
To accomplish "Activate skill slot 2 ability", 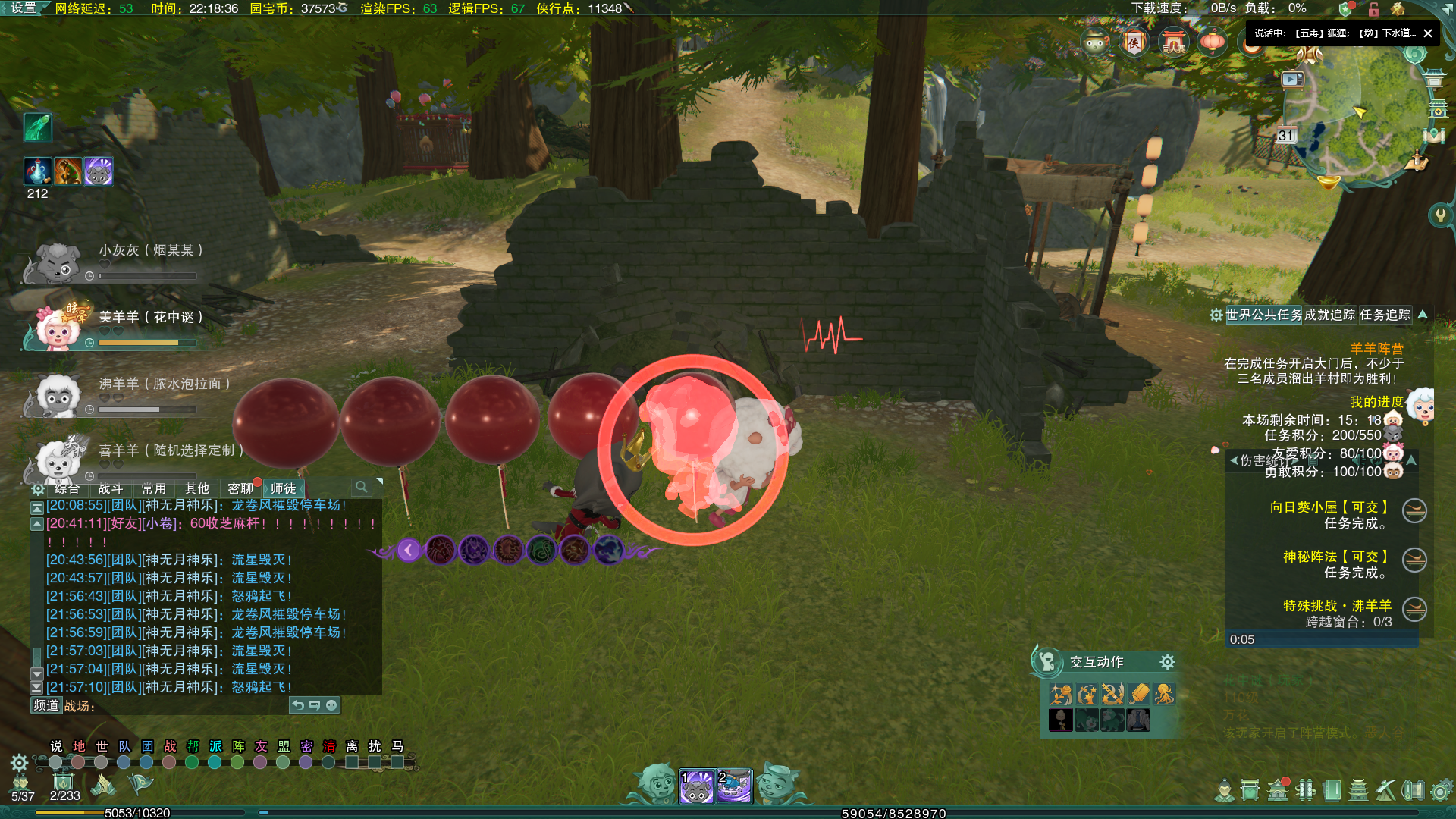I will click(734, 786).
